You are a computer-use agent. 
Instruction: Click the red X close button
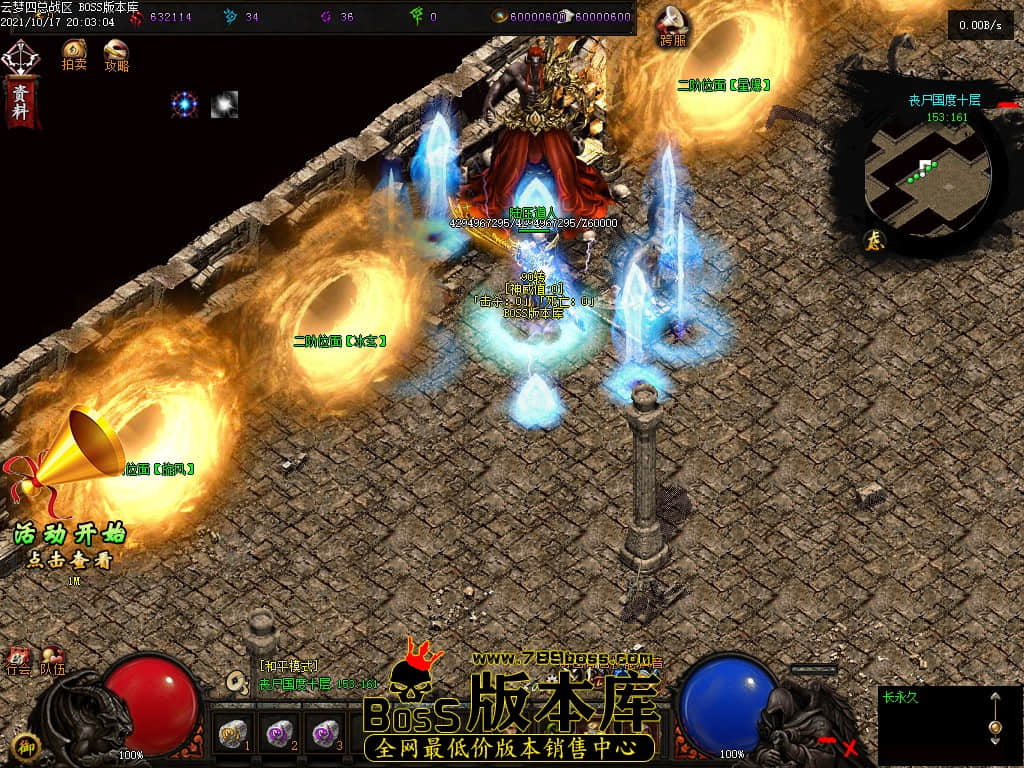pyautogui.click(x=851, y=746)
